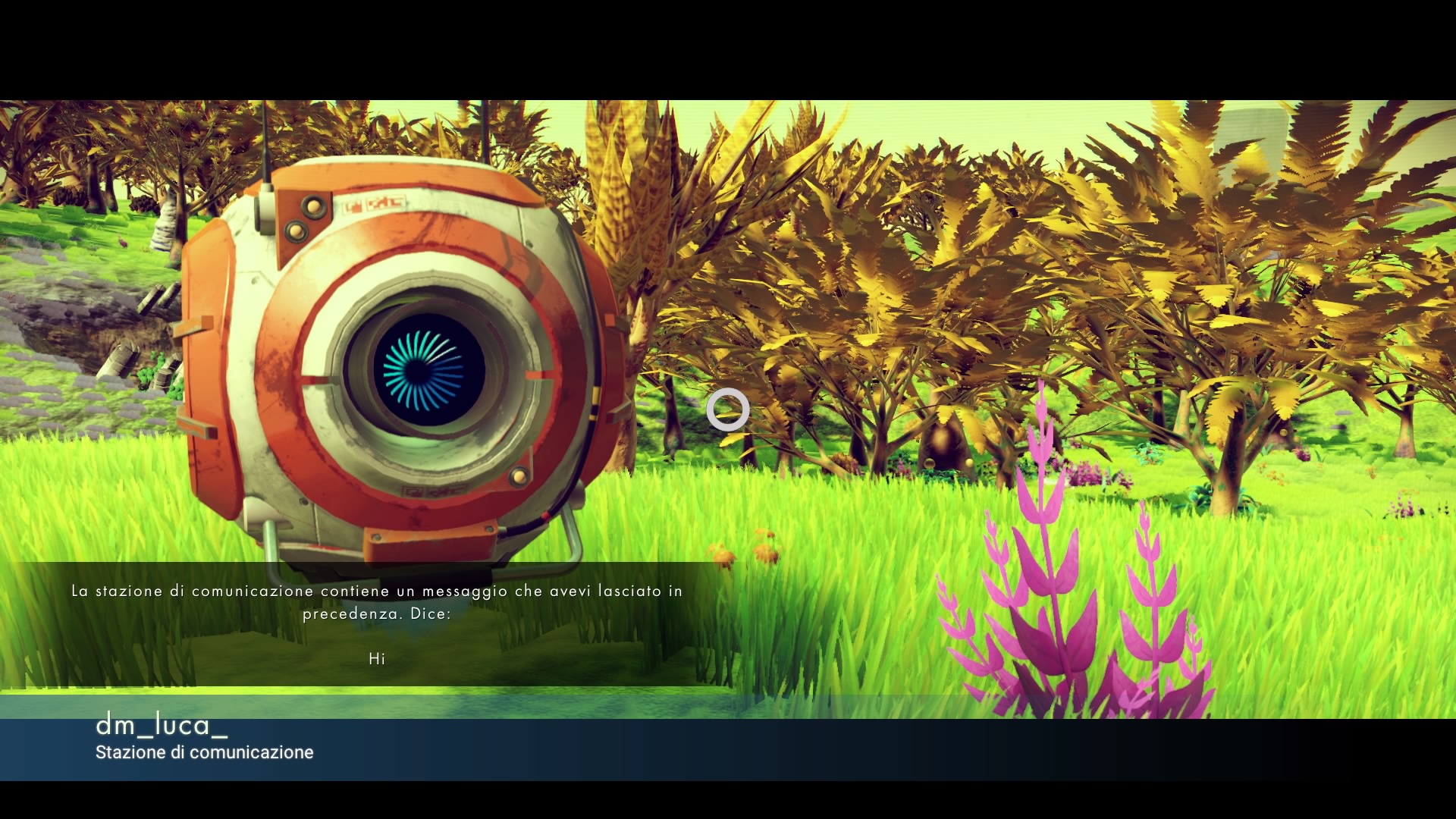This screenshot has width=1456, height=819.
Task: Click the message description paragraph
Action: (378, 601)
